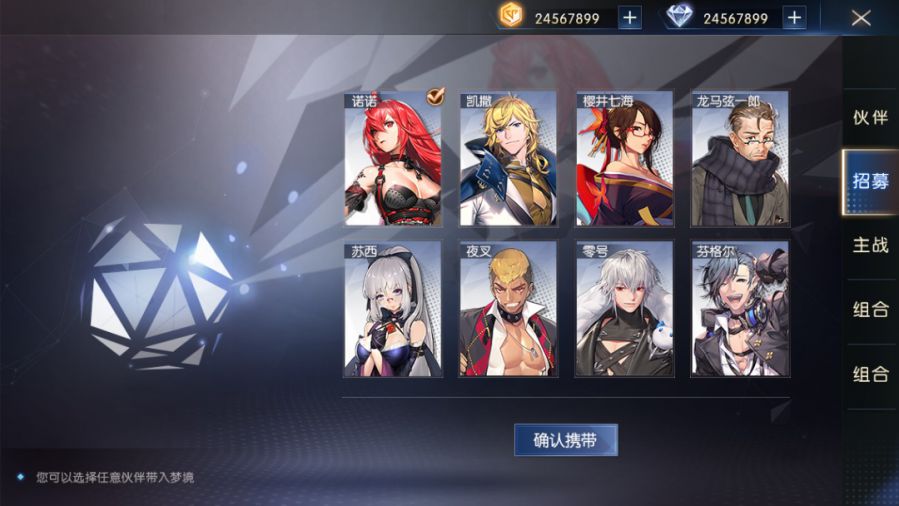Screen dimensions: 899x506
Task: Click the 确认携带 confirm button
Action: tap(566, 440)
